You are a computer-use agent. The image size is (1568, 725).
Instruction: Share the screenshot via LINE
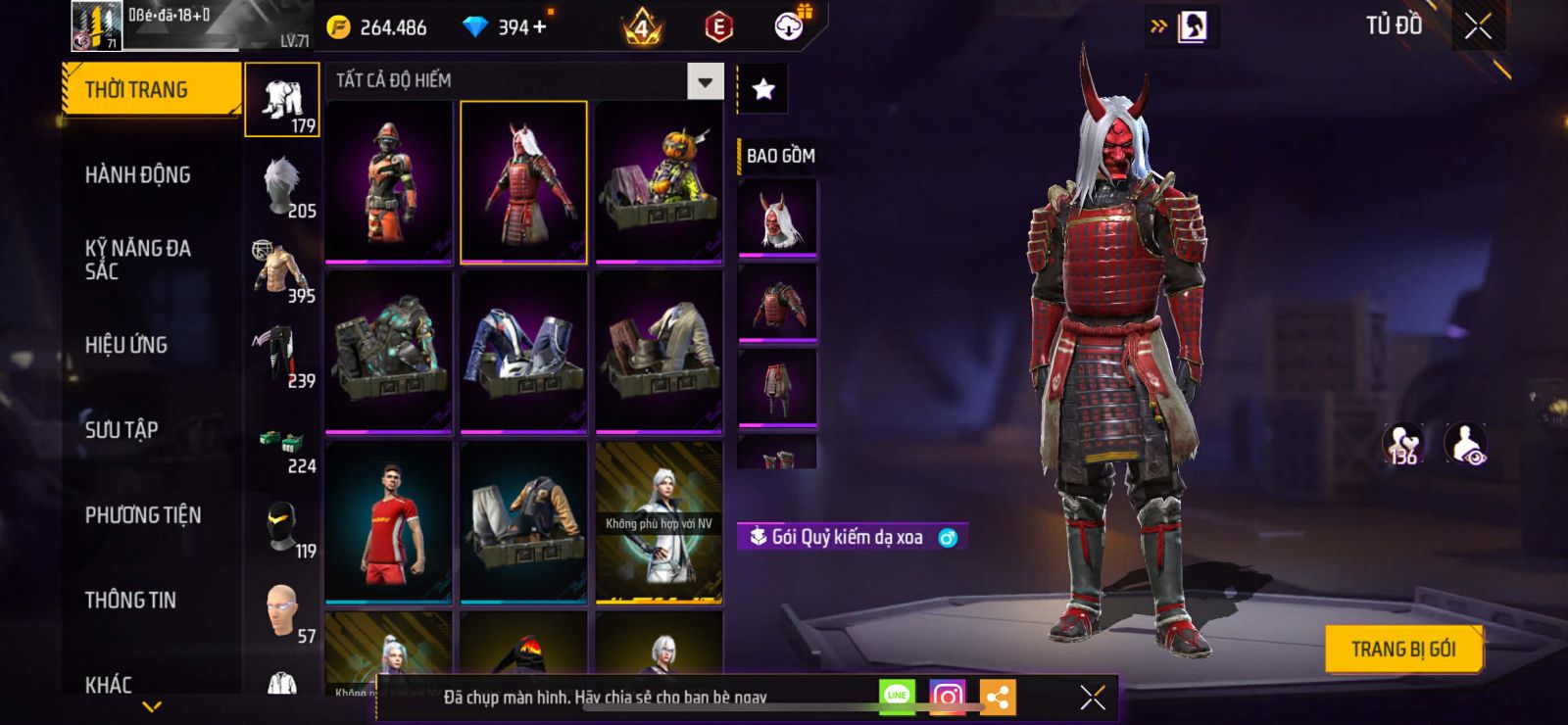coord(897,696)
